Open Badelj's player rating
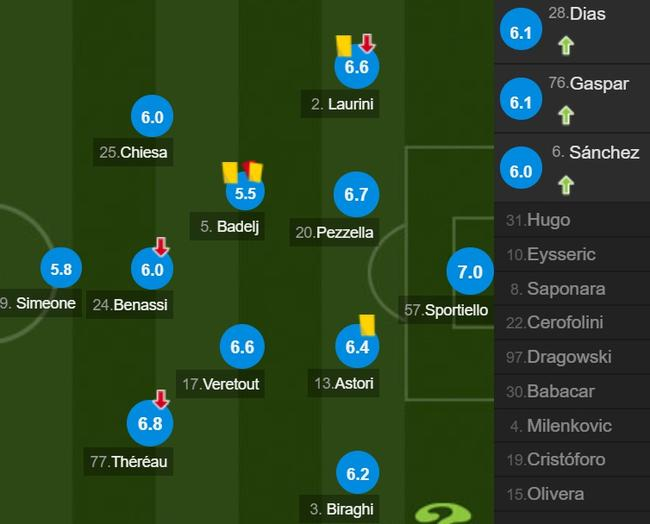This screenshot has width=650, height=524. click(x=245, y=193)
